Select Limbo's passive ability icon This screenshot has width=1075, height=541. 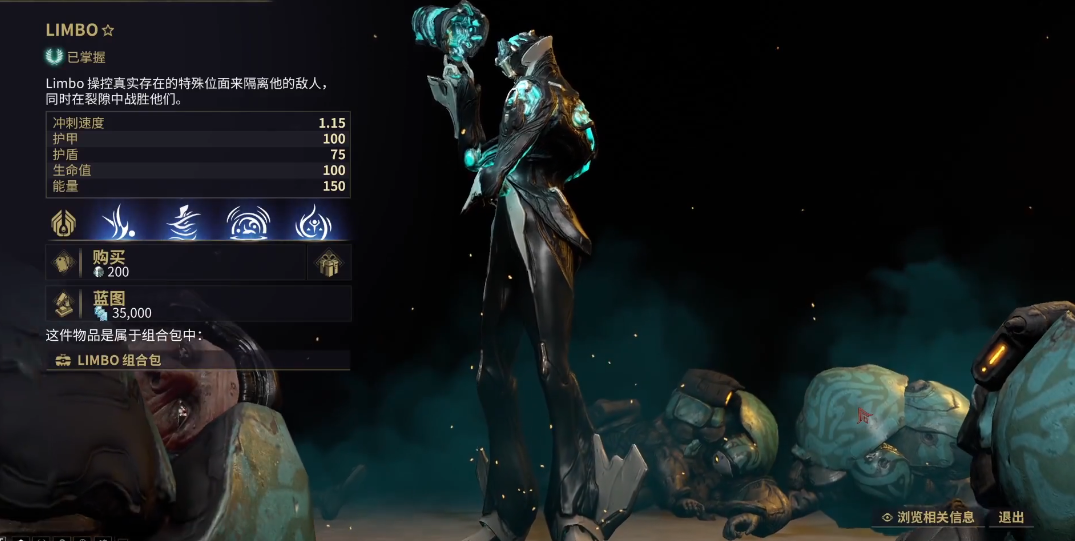65,222
